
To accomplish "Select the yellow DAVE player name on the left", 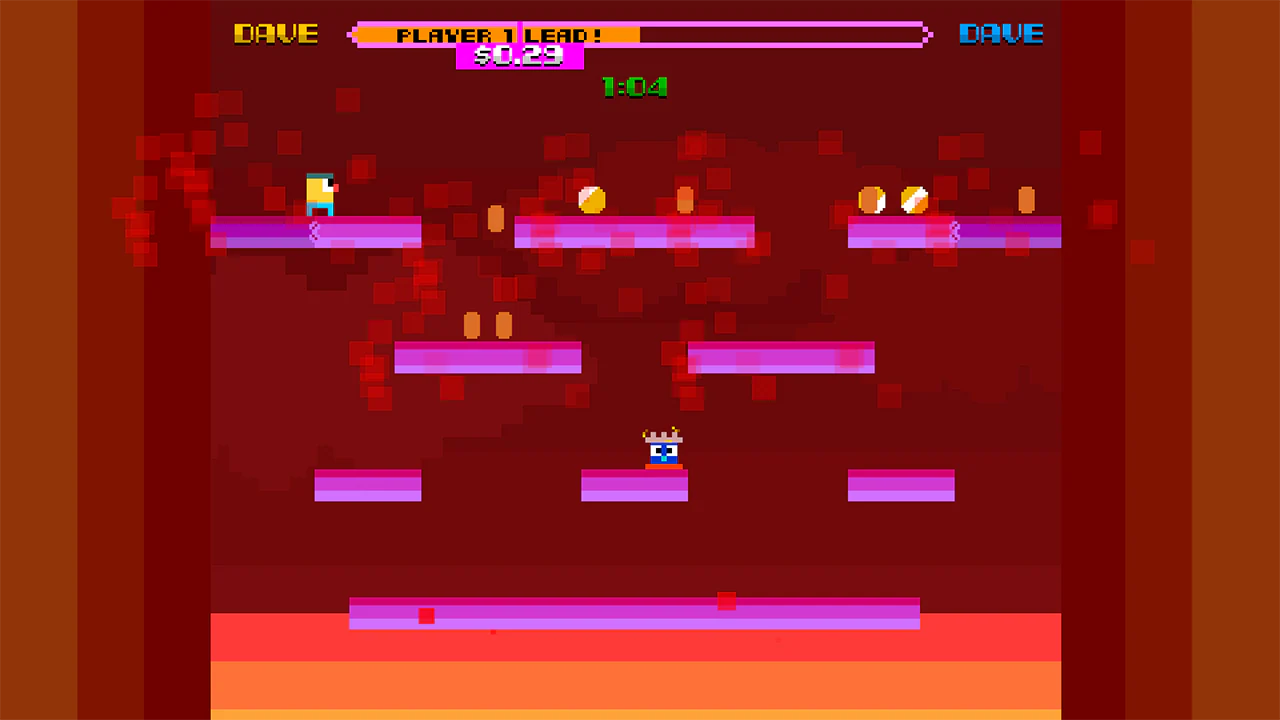I will point(276,33).
